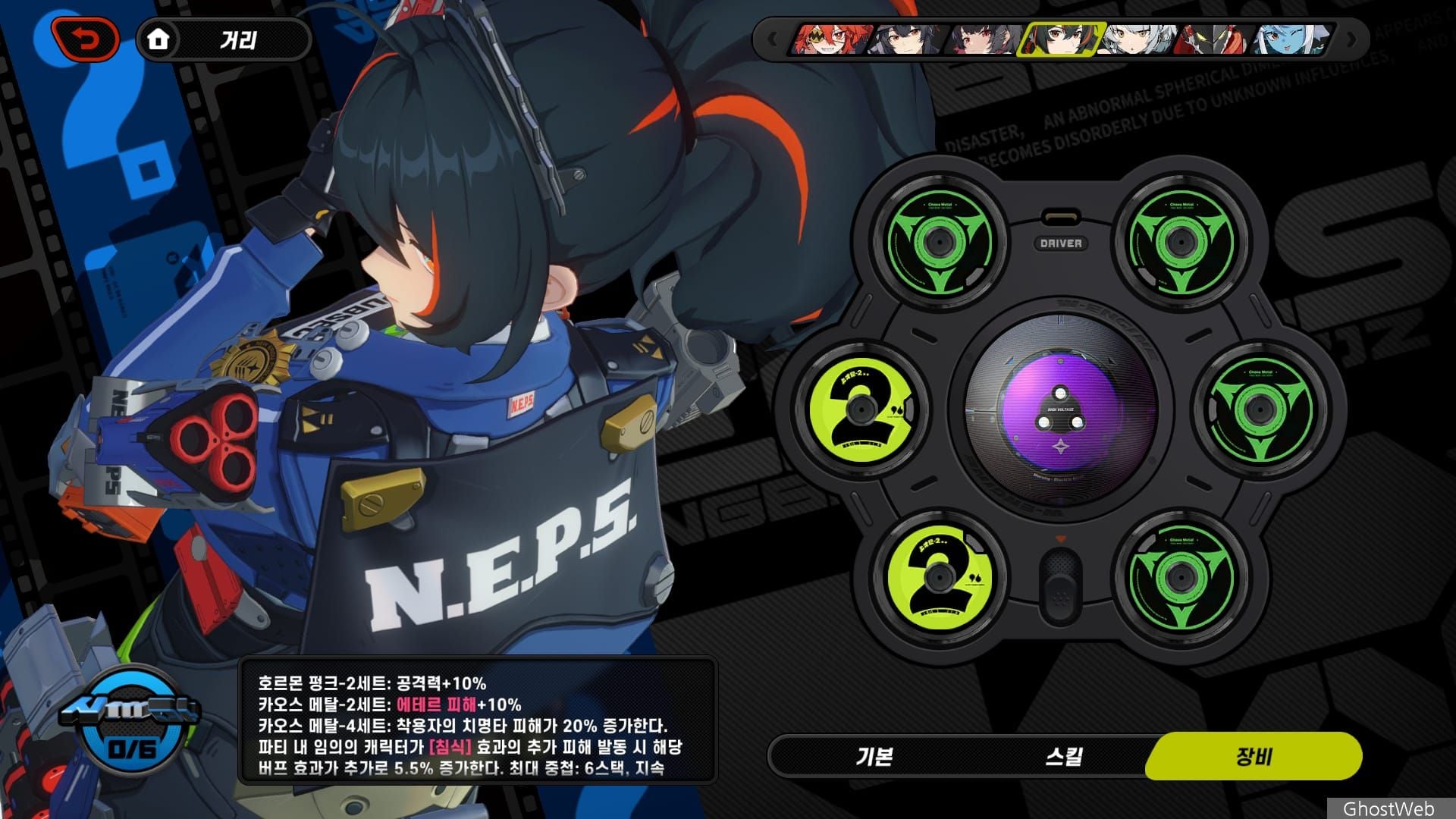Switch to the 기본 tab
The height and width of the screenshot is (819, 1456).
(874, 756)
